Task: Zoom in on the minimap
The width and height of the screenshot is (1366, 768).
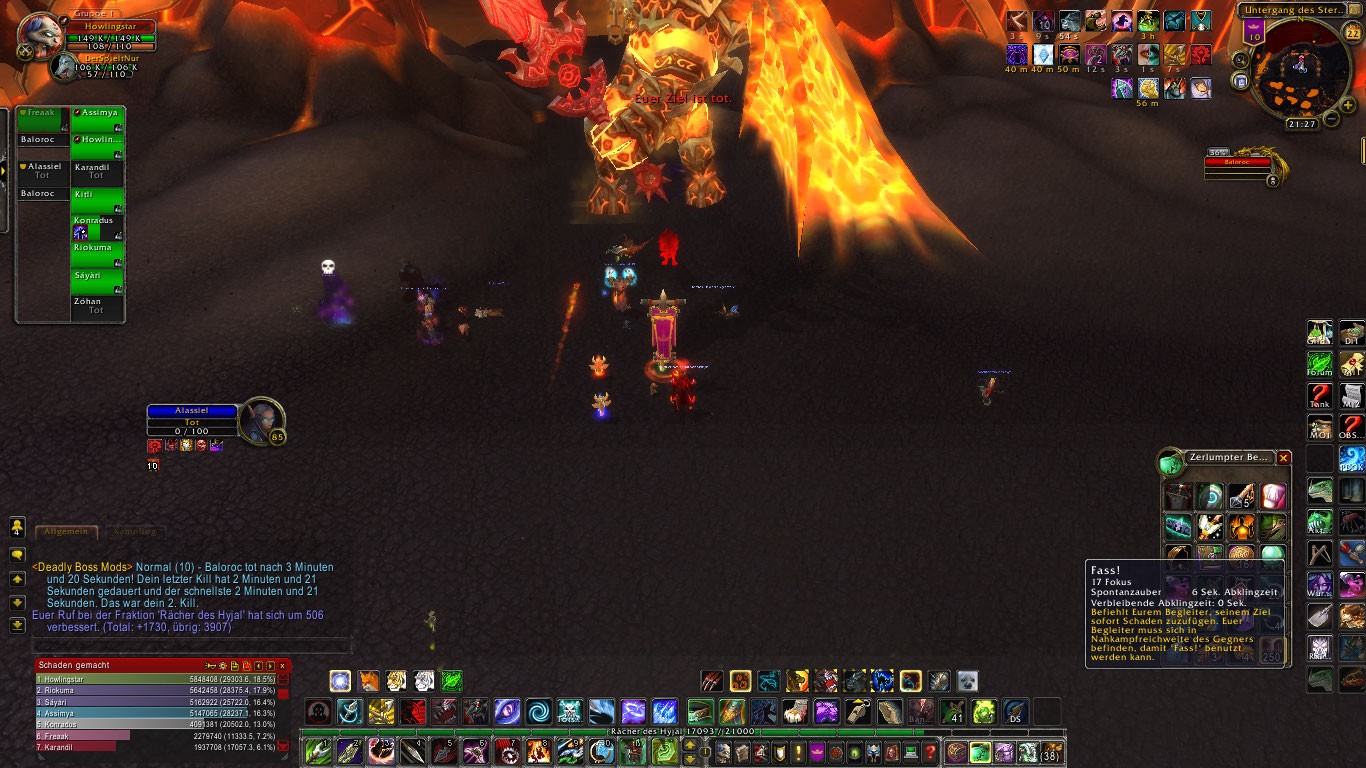Action: (1348, 105)
